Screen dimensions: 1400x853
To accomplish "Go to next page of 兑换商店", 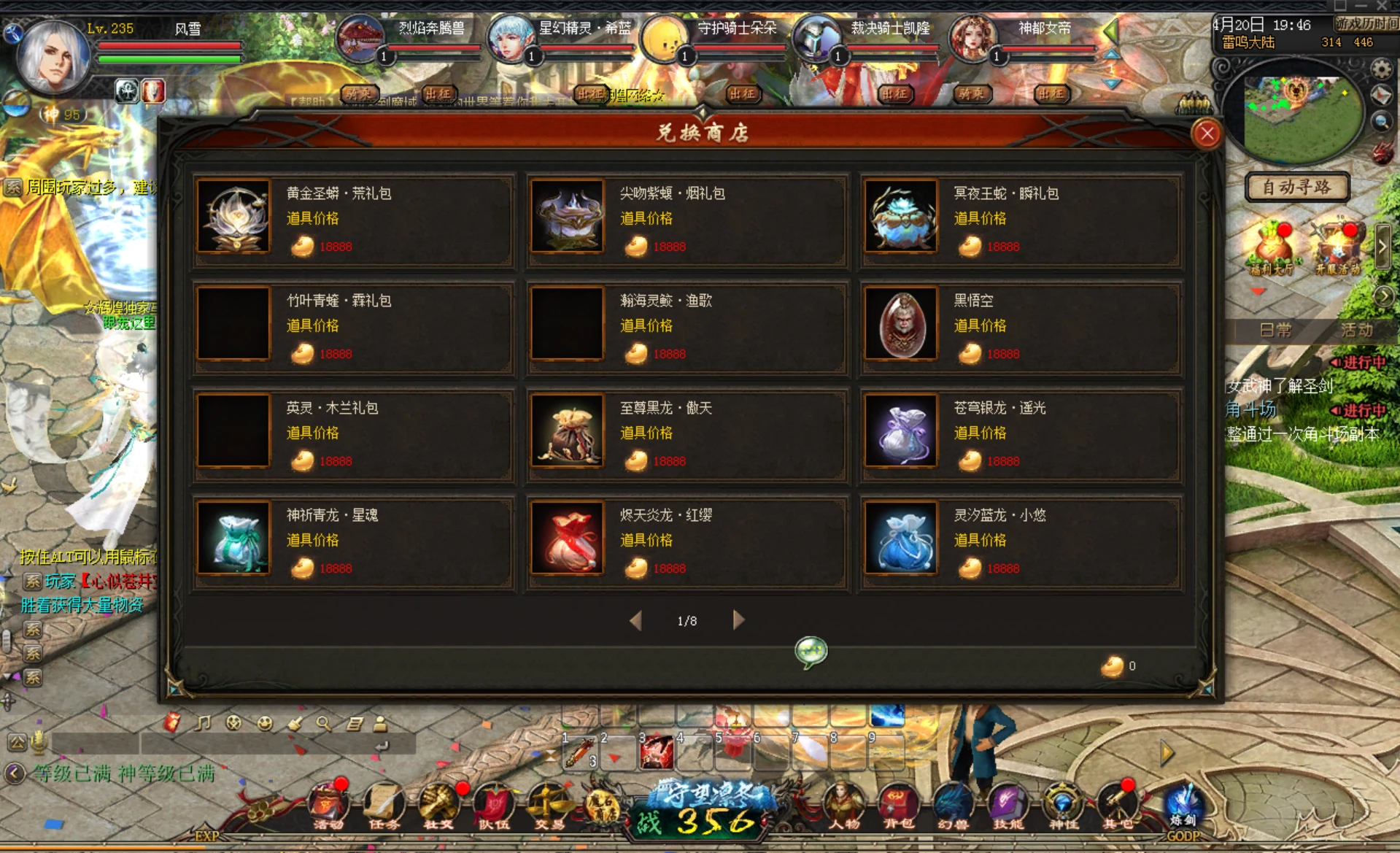I will pyautogui.click(x=737, y=620).
